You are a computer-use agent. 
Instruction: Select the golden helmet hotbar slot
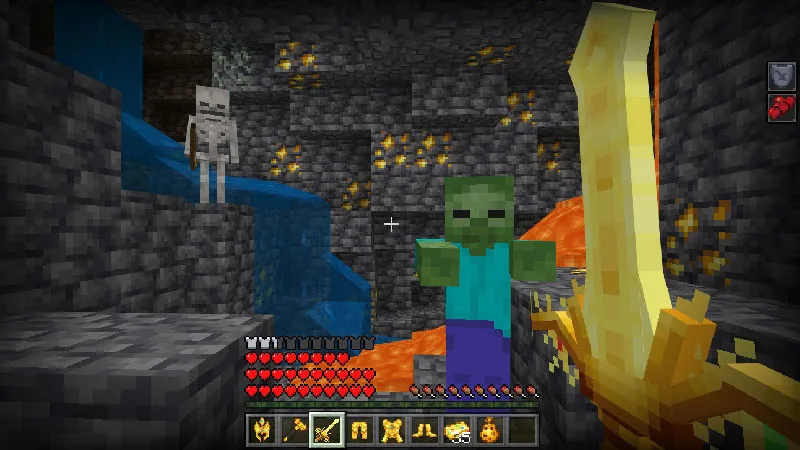pyautogui.click(x=262, y=430)
